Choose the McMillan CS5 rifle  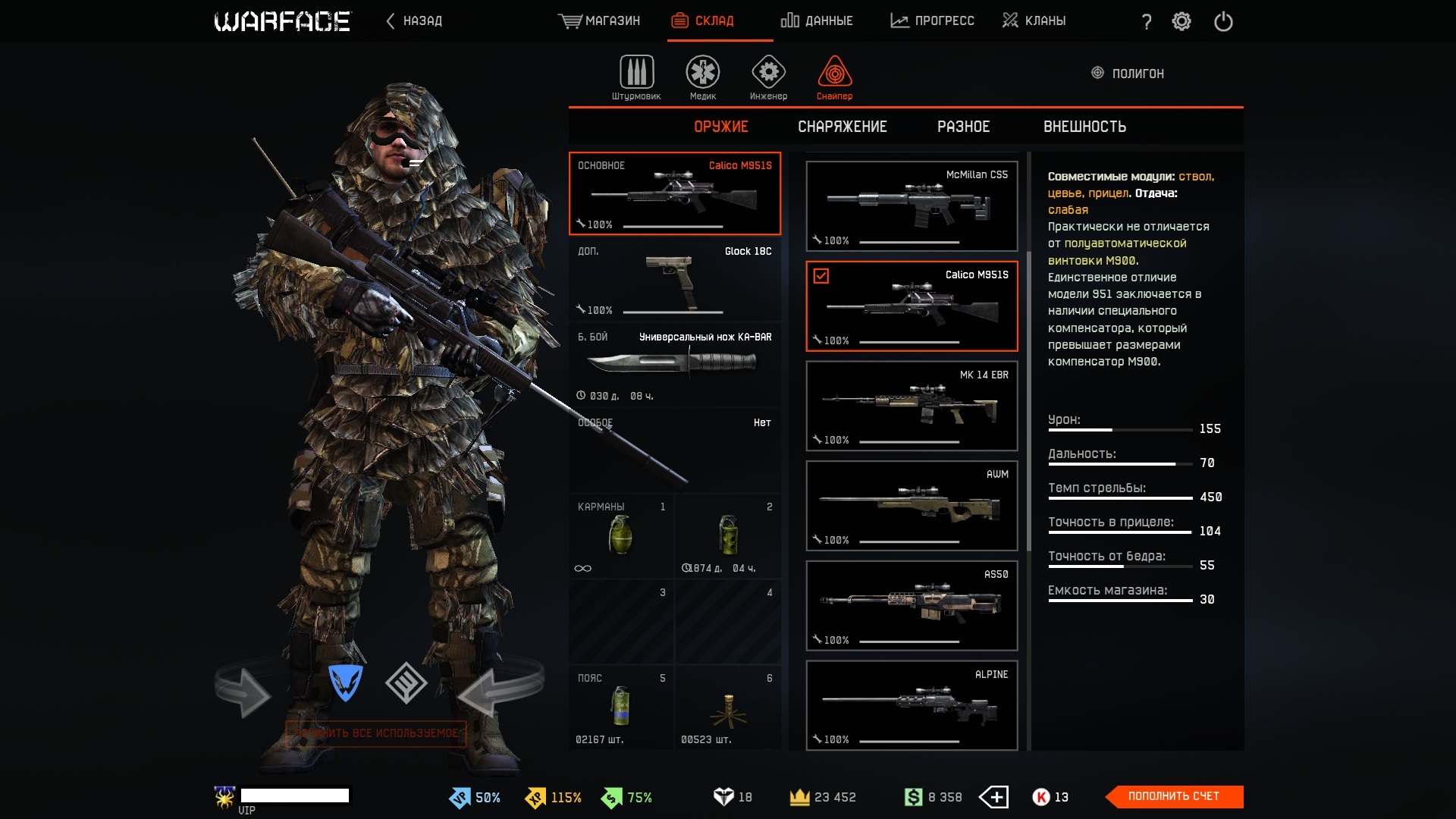(x=912, y=206)
